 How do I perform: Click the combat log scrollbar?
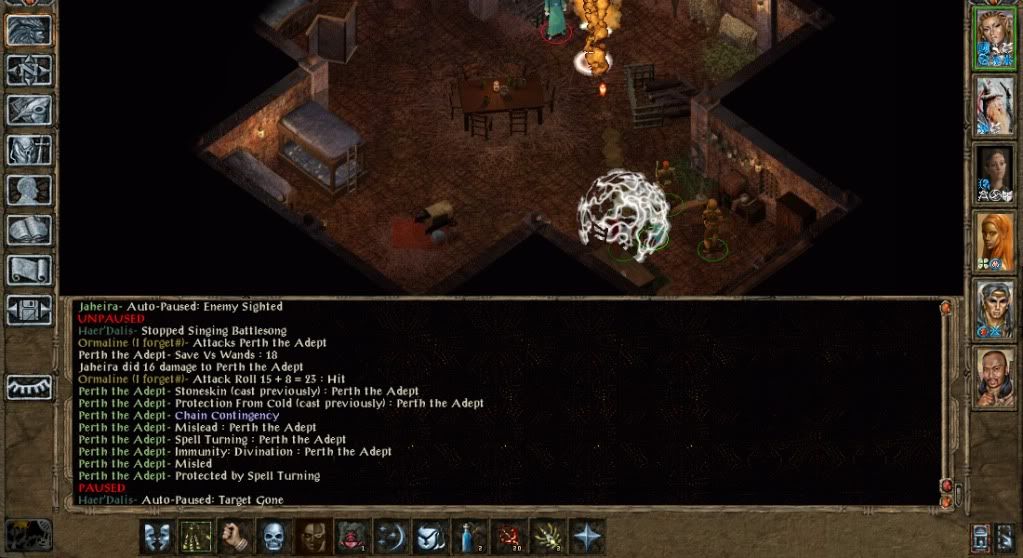tap(945, 398)
